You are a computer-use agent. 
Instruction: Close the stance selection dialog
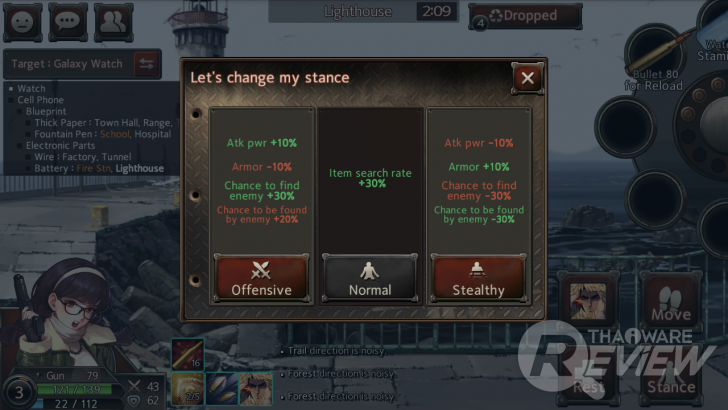[527, 77]
